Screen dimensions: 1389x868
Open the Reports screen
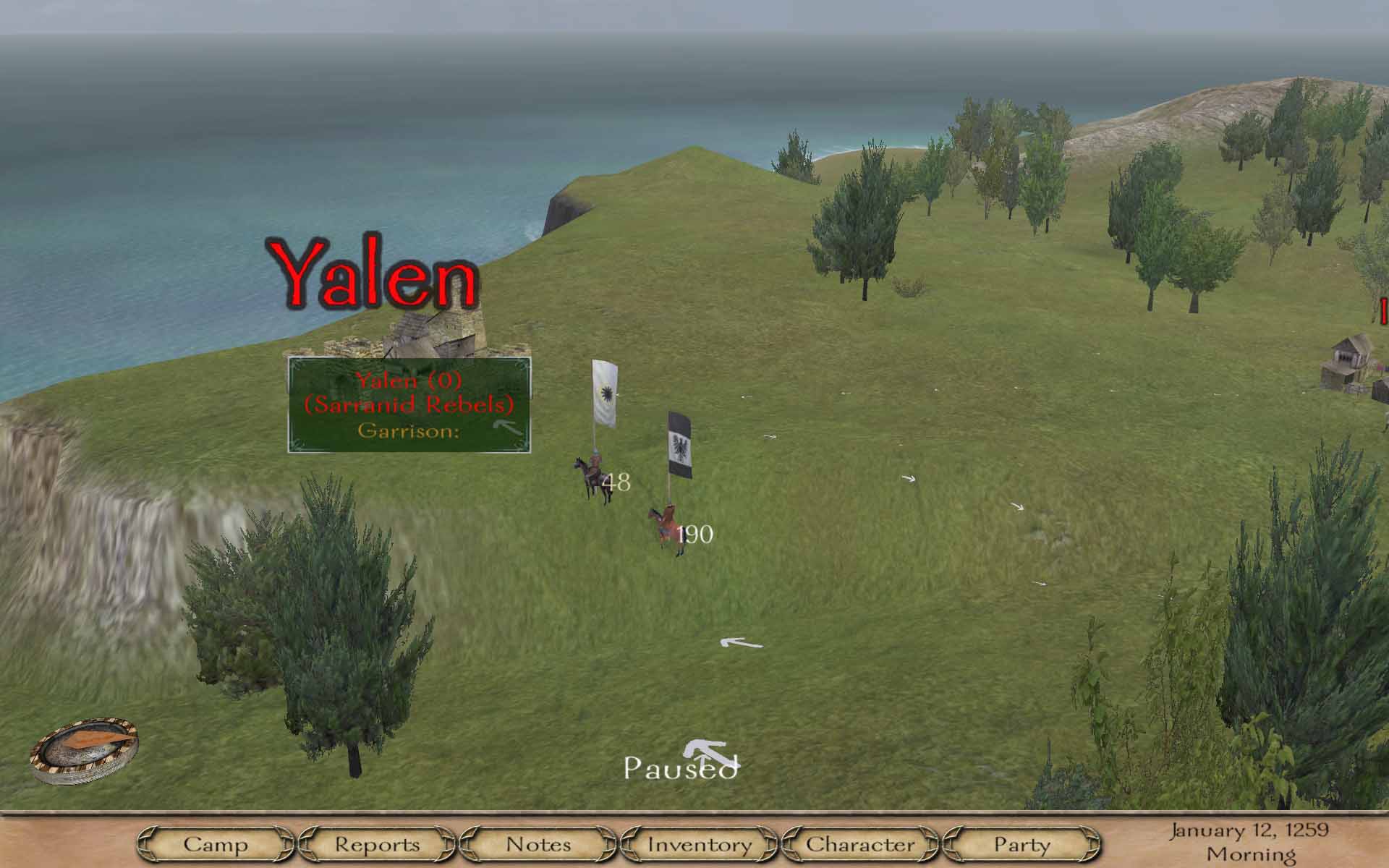point(377,844)
